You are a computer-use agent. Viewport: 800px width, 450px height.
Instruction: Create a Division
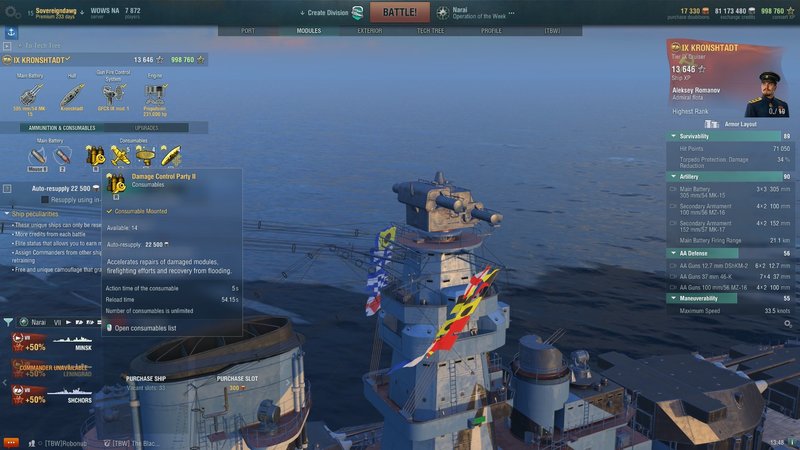[330, 12]
